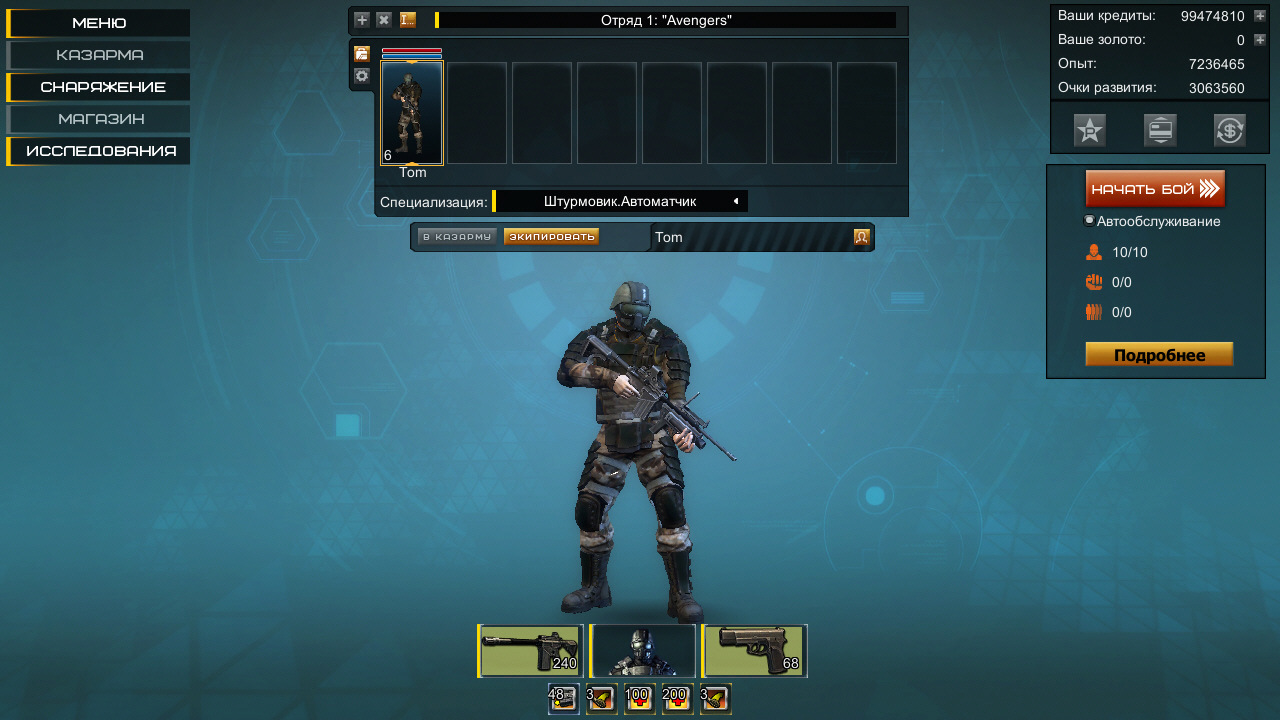Image resolution: width=1280 pixels, height=720 pixels.
Task: Open the dollar currency exchange icon
Action: 1229,130
